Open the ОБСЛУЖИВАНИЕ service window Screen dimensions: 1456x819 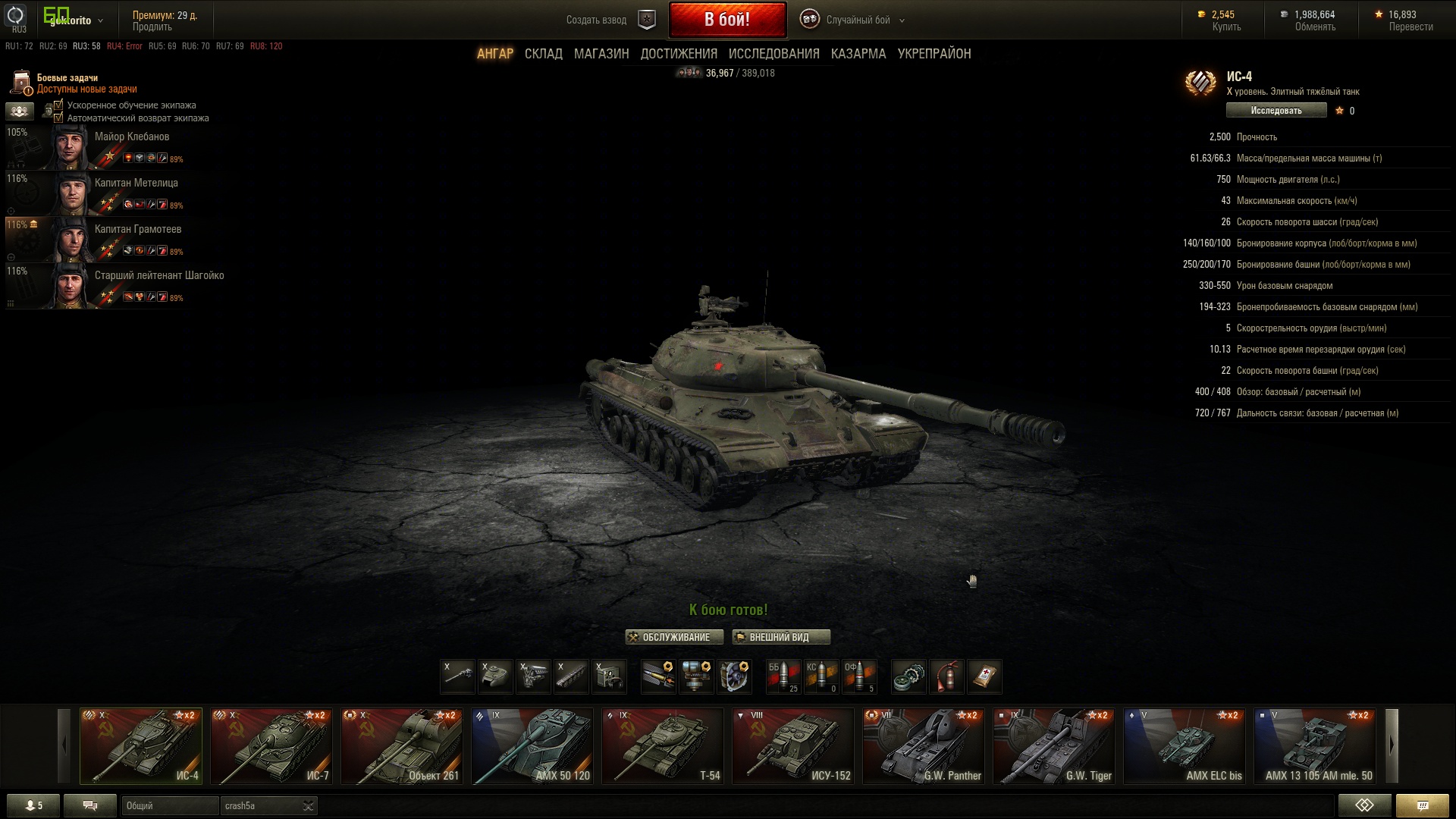(674, 637)
